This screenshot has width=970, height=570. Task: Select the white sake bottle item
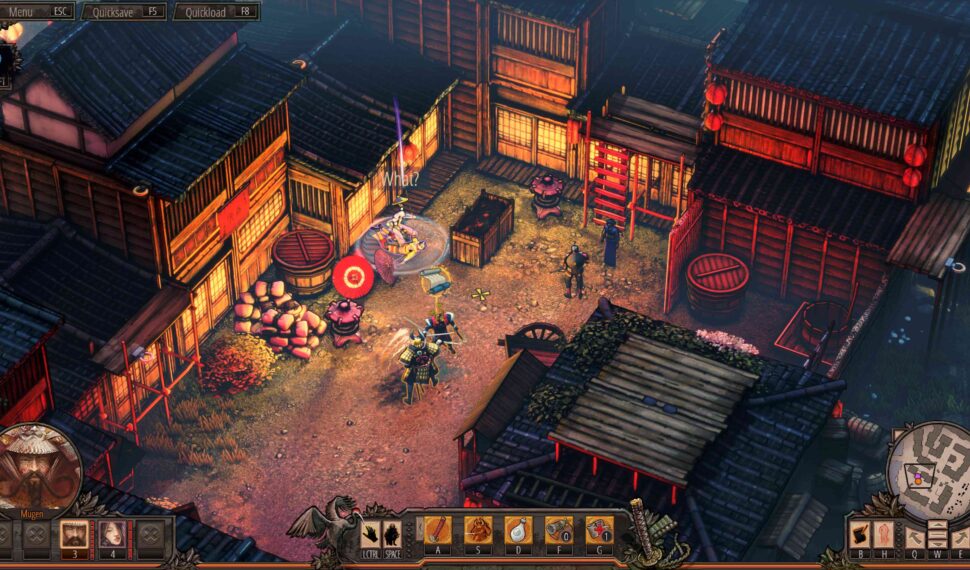(x=518, y=530)
